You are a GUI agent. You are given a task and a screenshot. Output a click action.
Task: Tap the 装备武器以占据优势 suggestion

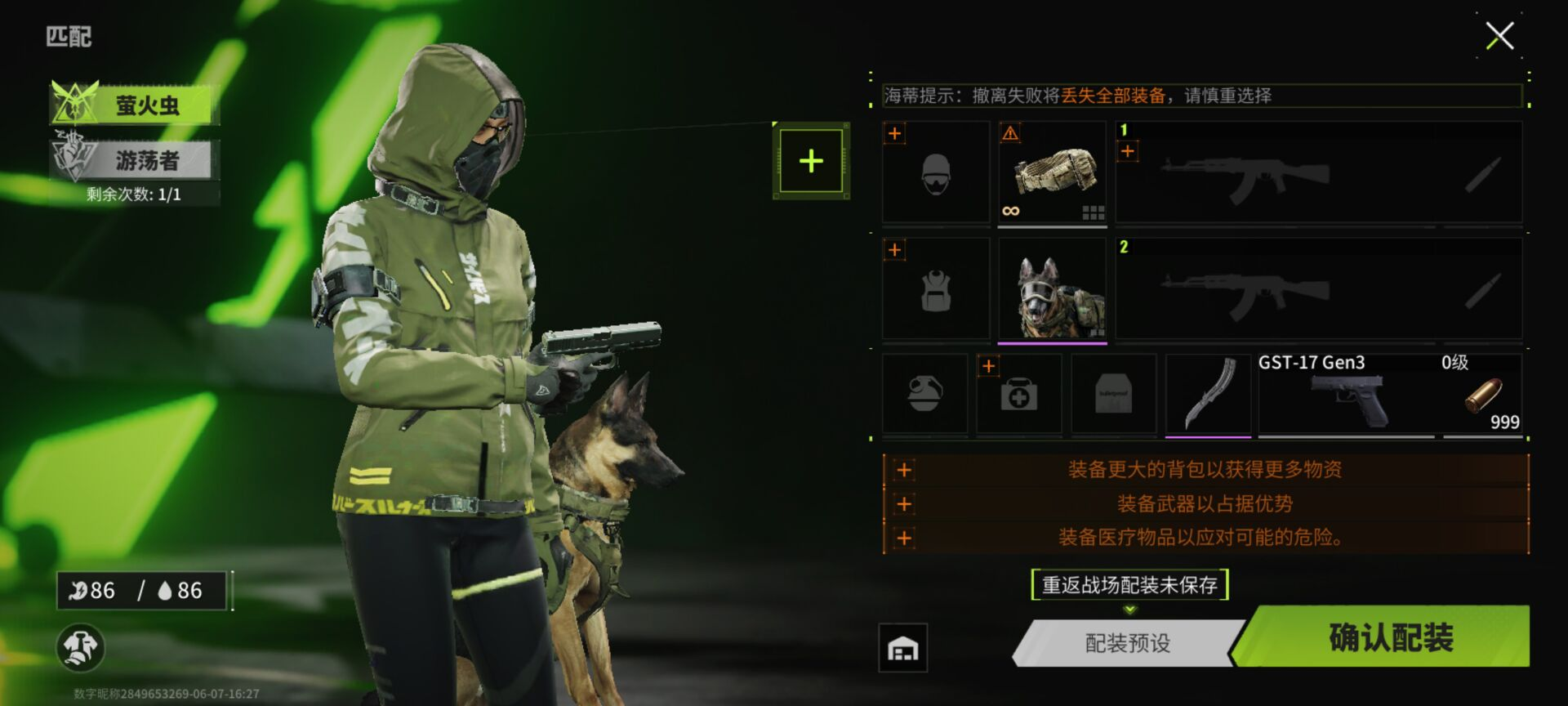pos(1205,503)
